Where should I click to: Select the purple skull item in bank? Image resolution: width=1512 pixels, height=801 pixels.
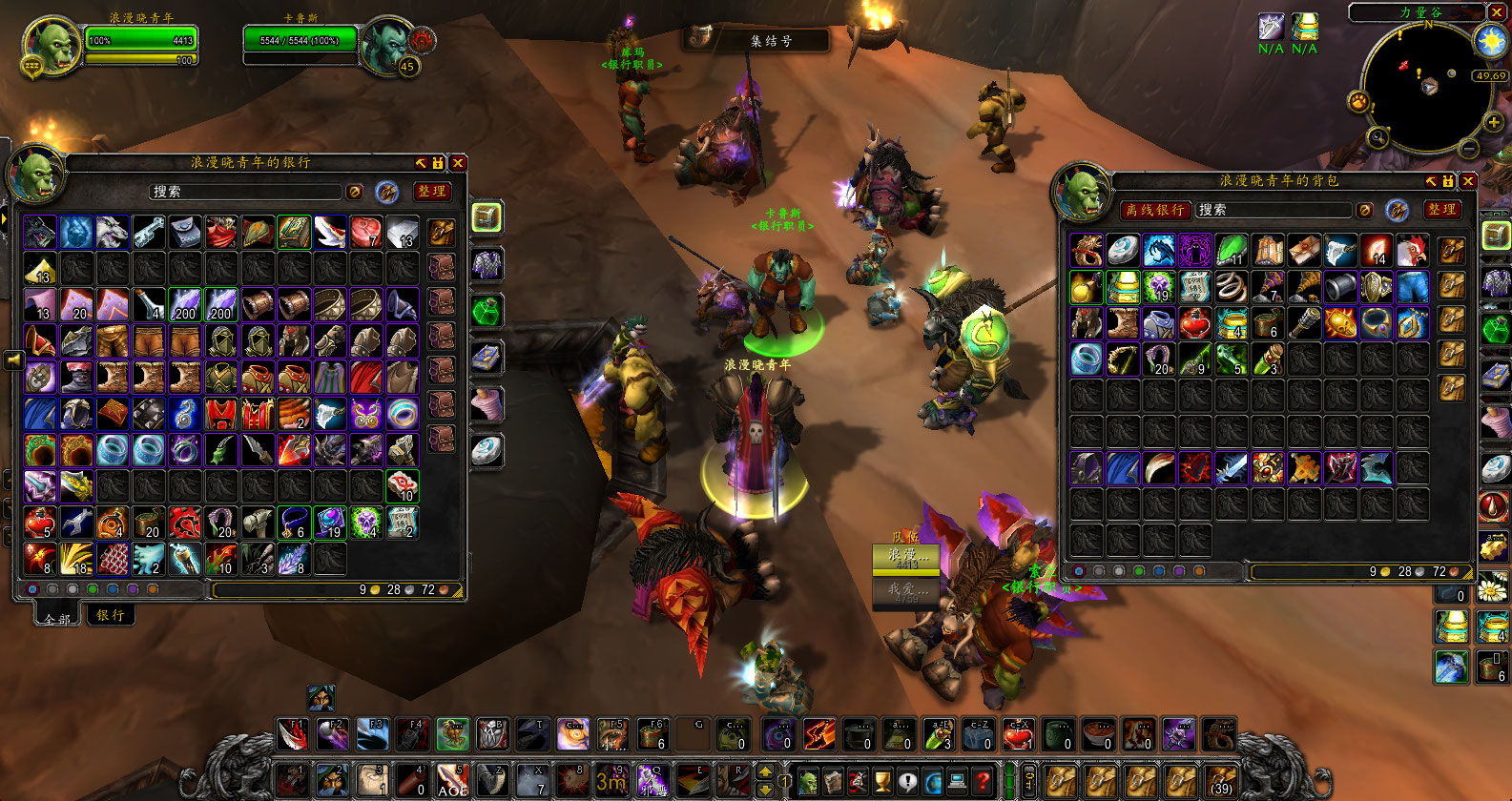click(x=366, y=523)
